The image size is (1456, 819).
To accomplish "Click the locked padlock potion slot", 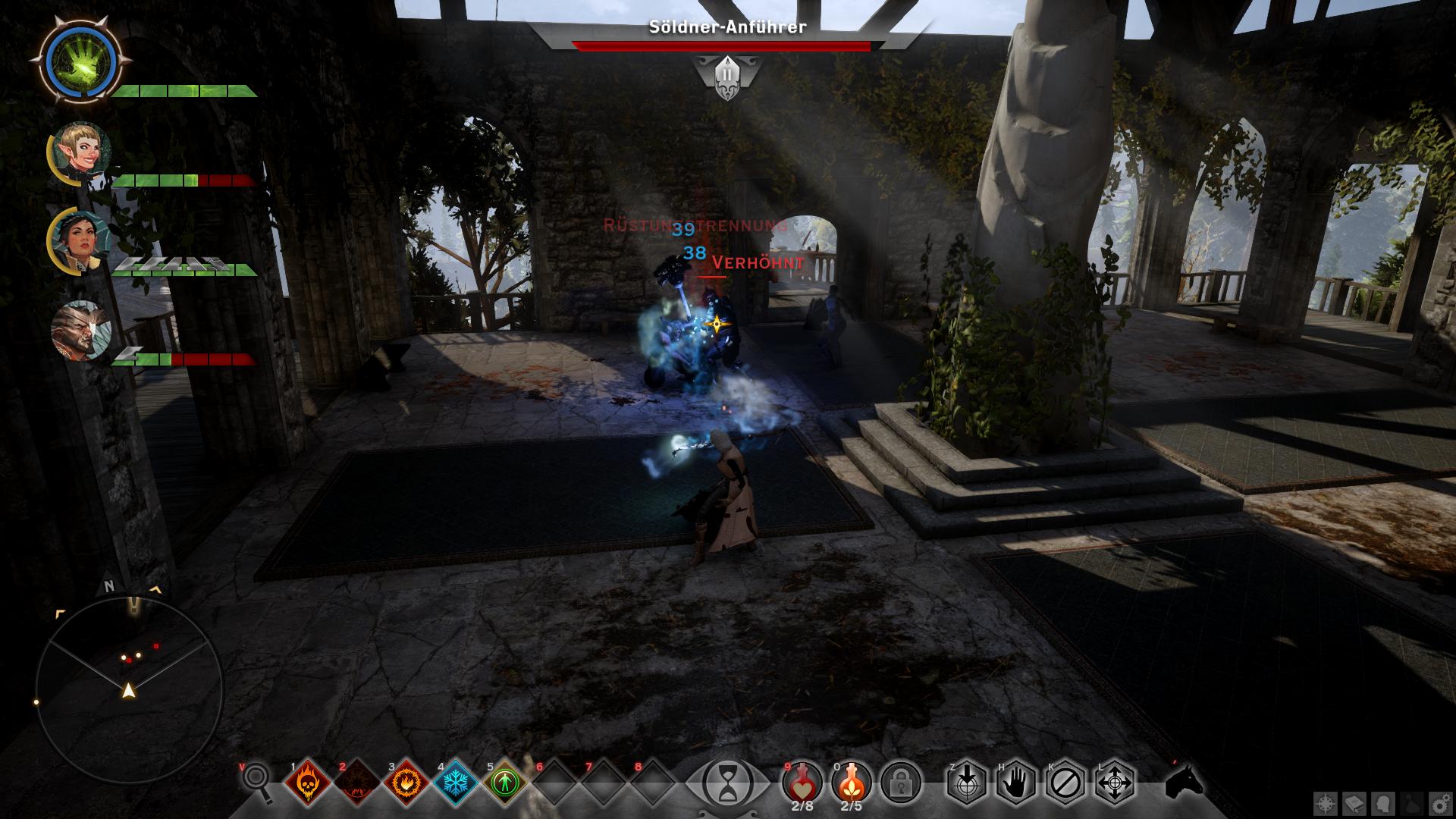I will (x=901, y=781).
